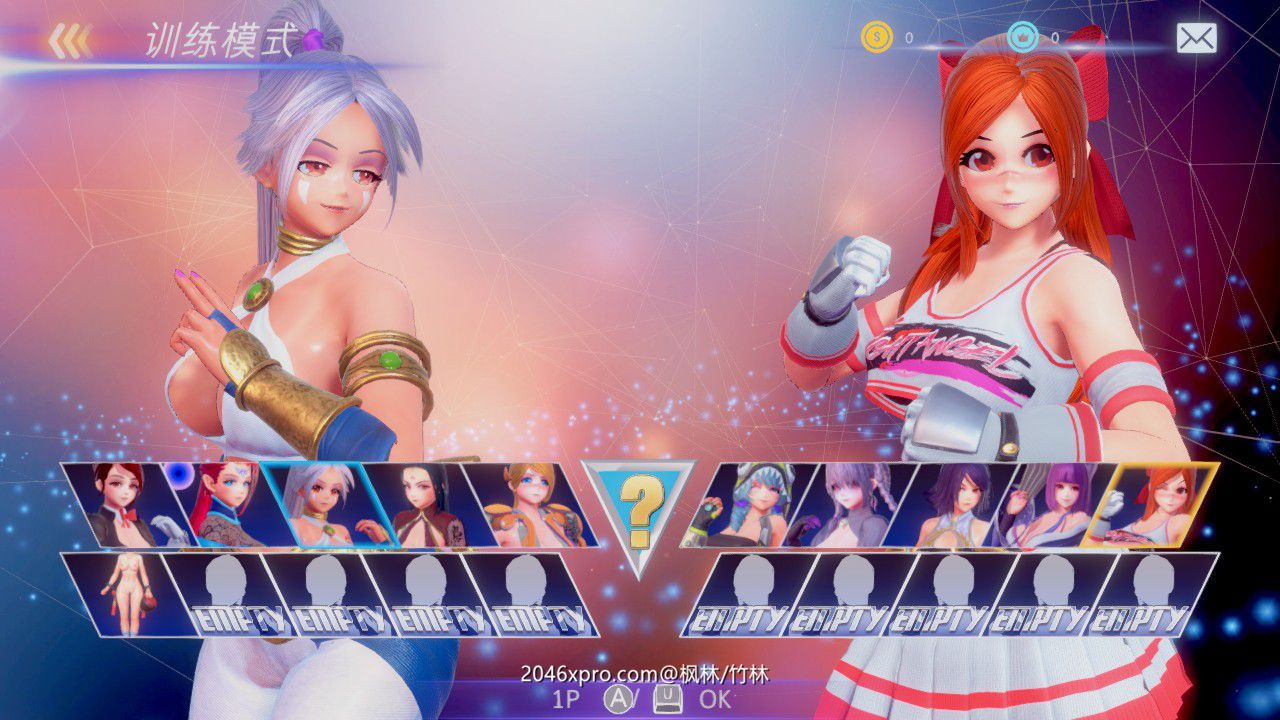Select the lavender-haired fighter with braids
Screen dimensions: 1280x720
pyautogui.click(x=850, y=505)
